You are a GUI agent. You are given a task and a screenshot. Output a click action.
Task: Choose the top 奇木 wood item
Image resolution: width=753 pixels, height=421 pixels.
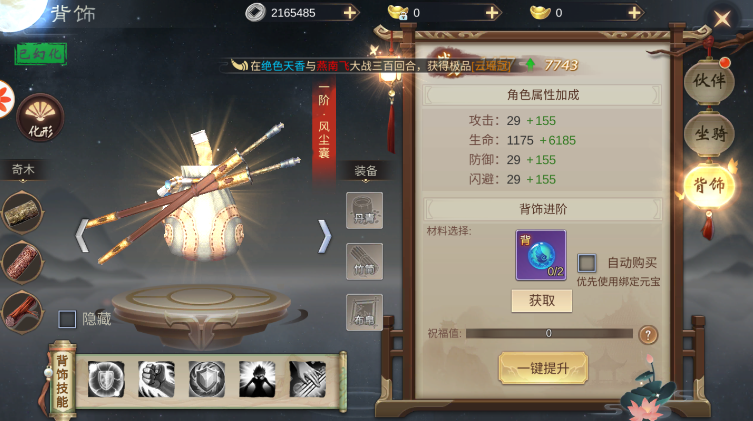(x=21, y=211)
